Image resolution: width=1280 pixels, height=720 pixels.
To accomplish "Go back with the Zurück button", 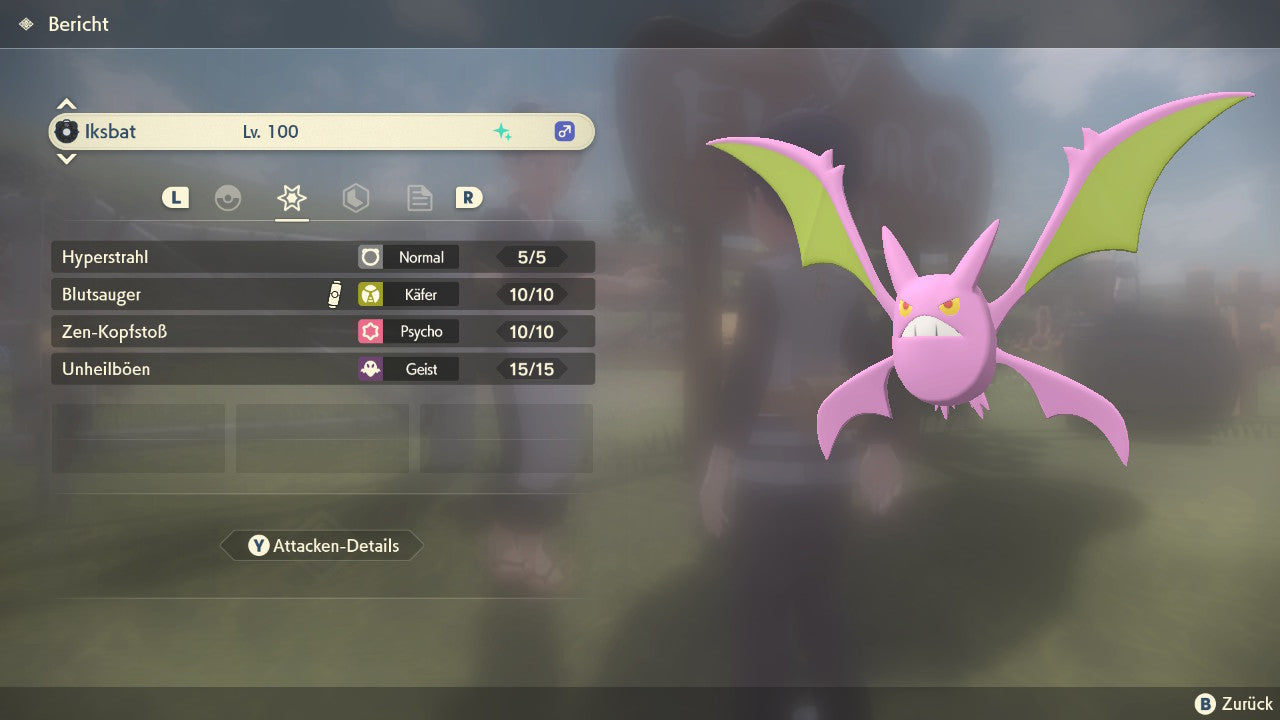I will [x=1233, y=704].
